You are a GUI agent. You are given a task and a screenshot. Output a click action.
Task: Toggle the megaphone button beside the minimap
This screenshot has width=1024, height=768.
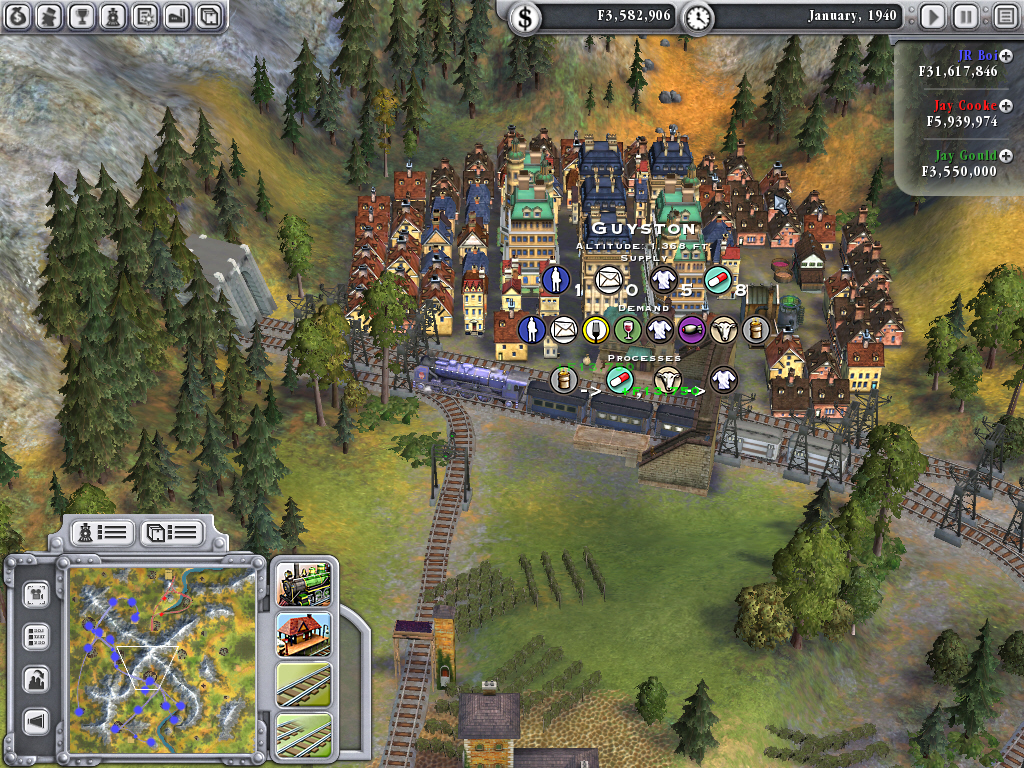click(x=37, y=721)
